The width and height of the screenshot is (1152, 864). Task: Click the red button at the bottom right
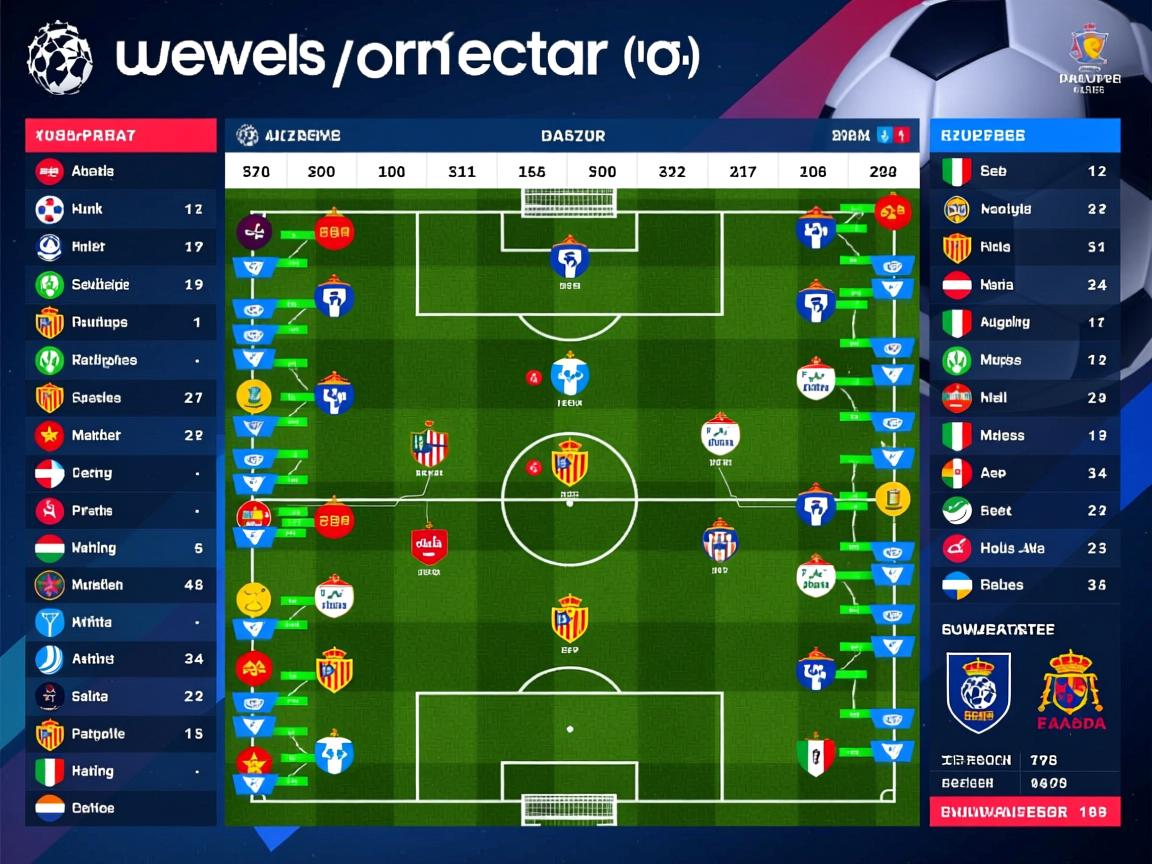(1025, 812)
